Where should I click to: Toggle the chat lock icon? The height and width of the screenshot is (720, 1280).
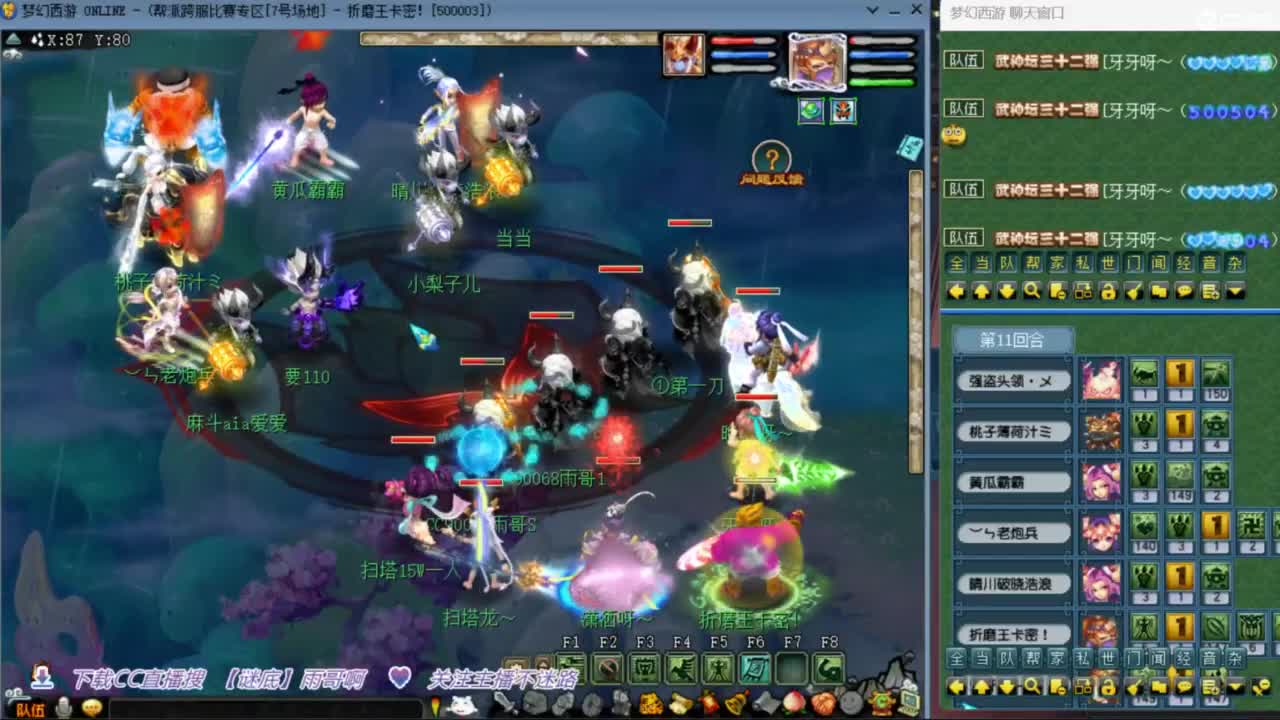[1108, 292]
